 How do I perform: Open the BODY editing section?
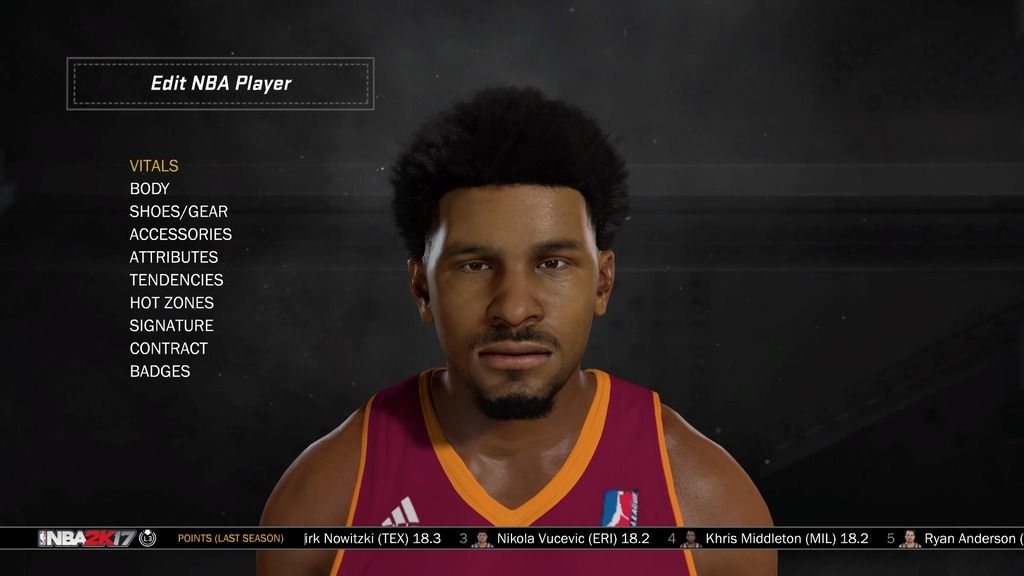150,189
